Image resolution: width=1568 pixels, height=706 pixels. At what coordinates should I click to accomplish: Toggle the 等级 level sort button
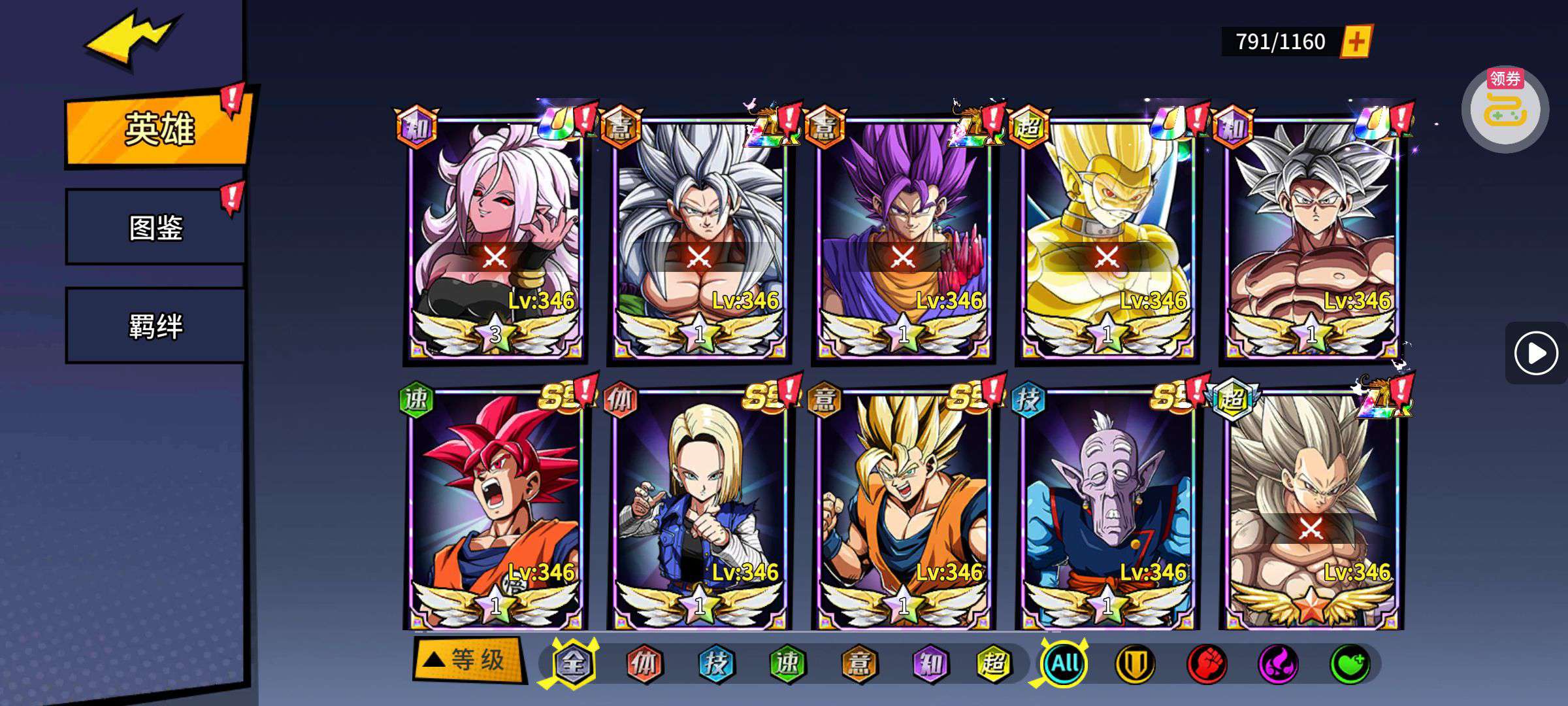(x=469, y=660)
